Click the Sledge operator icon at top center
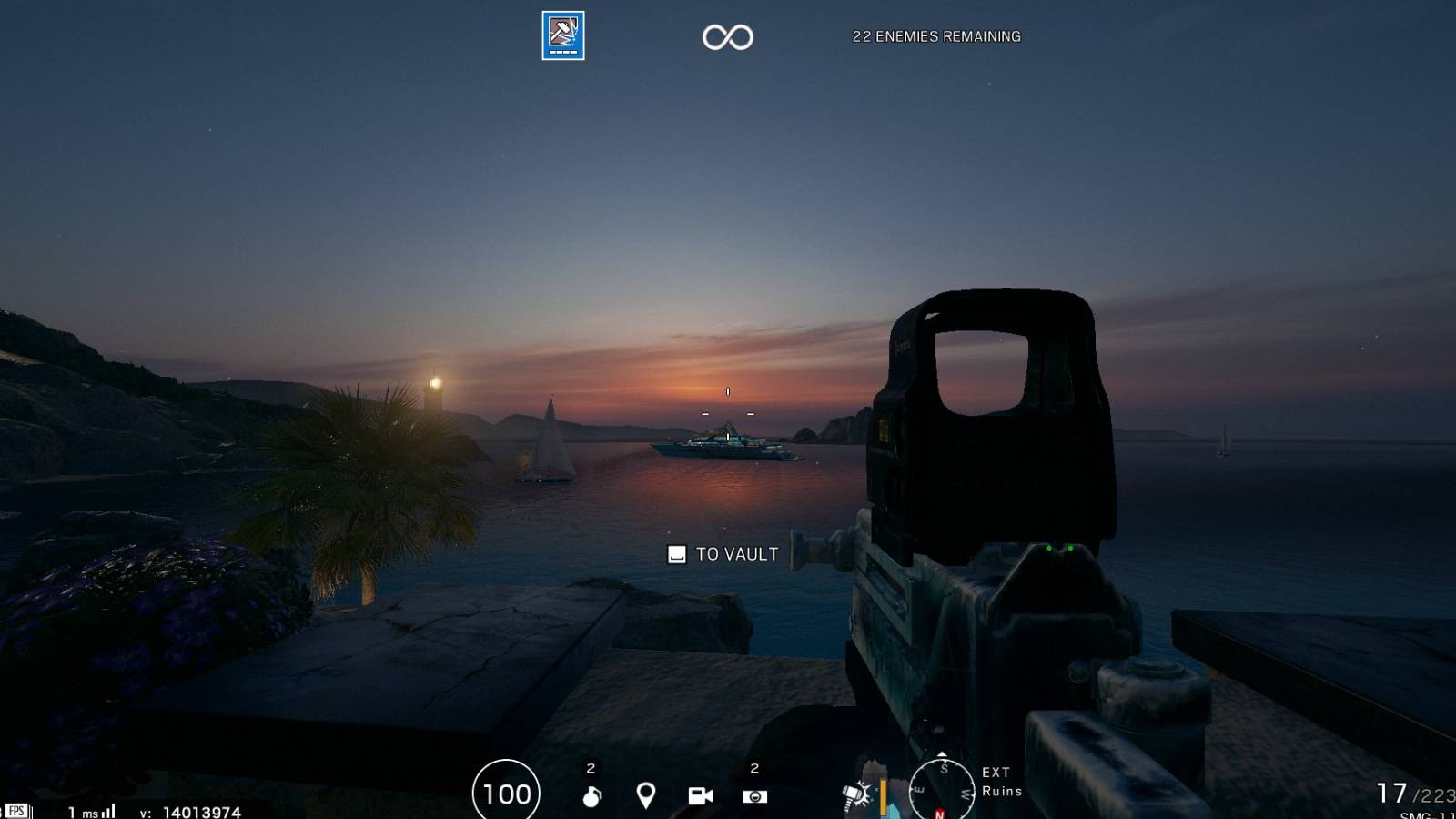Screen dimensions: 1456x819 click(561, 35)
